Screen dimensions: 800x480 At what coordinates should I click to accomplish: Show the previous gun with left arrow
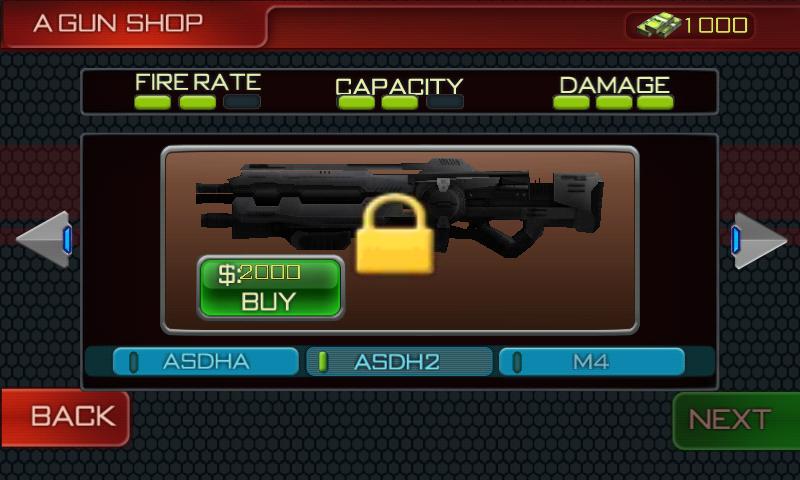pos(44,240)
